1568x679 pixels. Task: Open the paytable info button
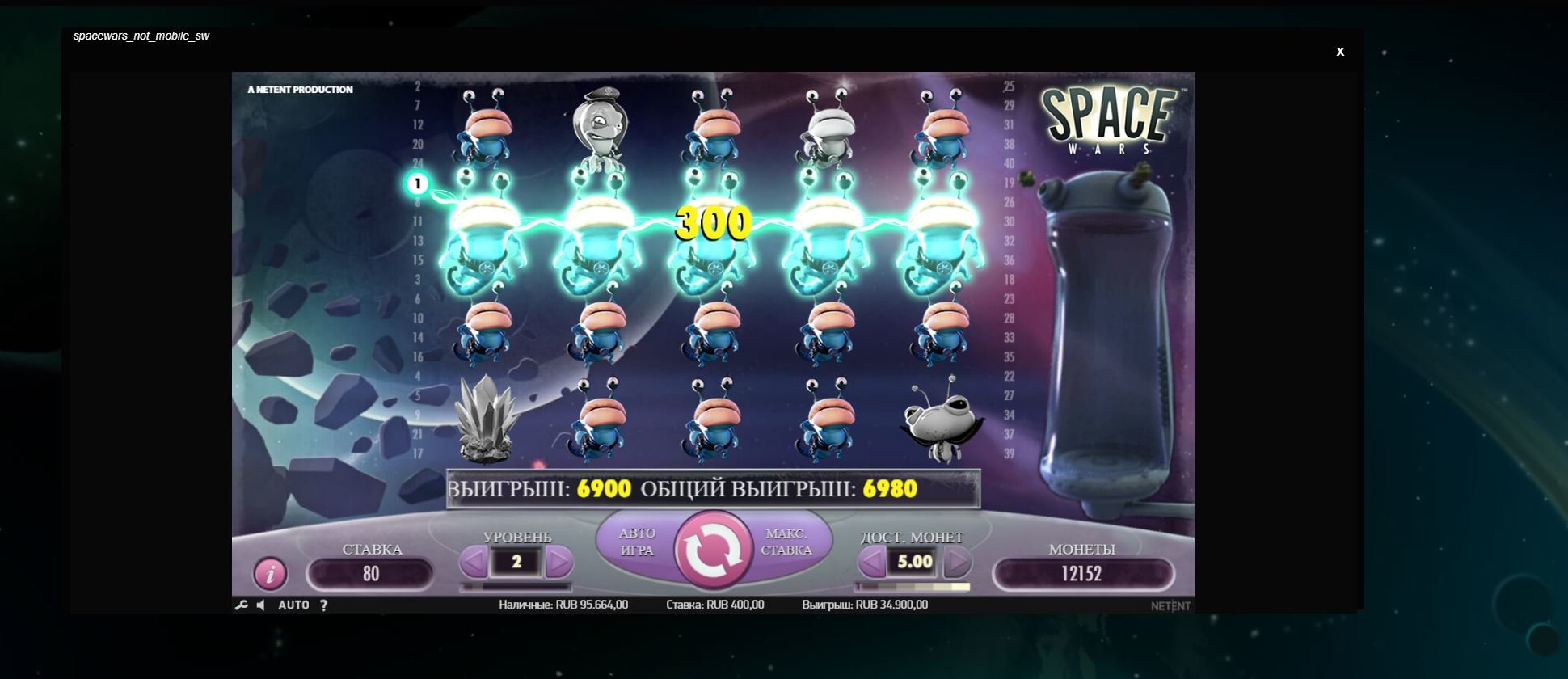[270, 574]
